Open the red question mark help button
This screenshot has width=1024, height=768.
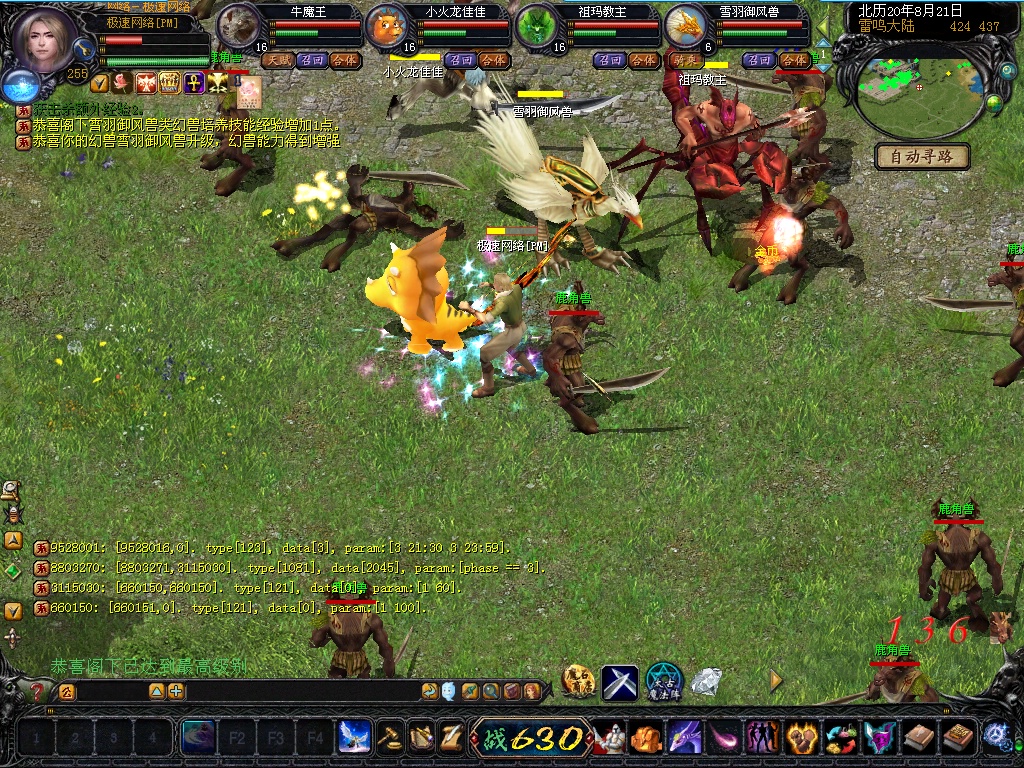[37, 691]
